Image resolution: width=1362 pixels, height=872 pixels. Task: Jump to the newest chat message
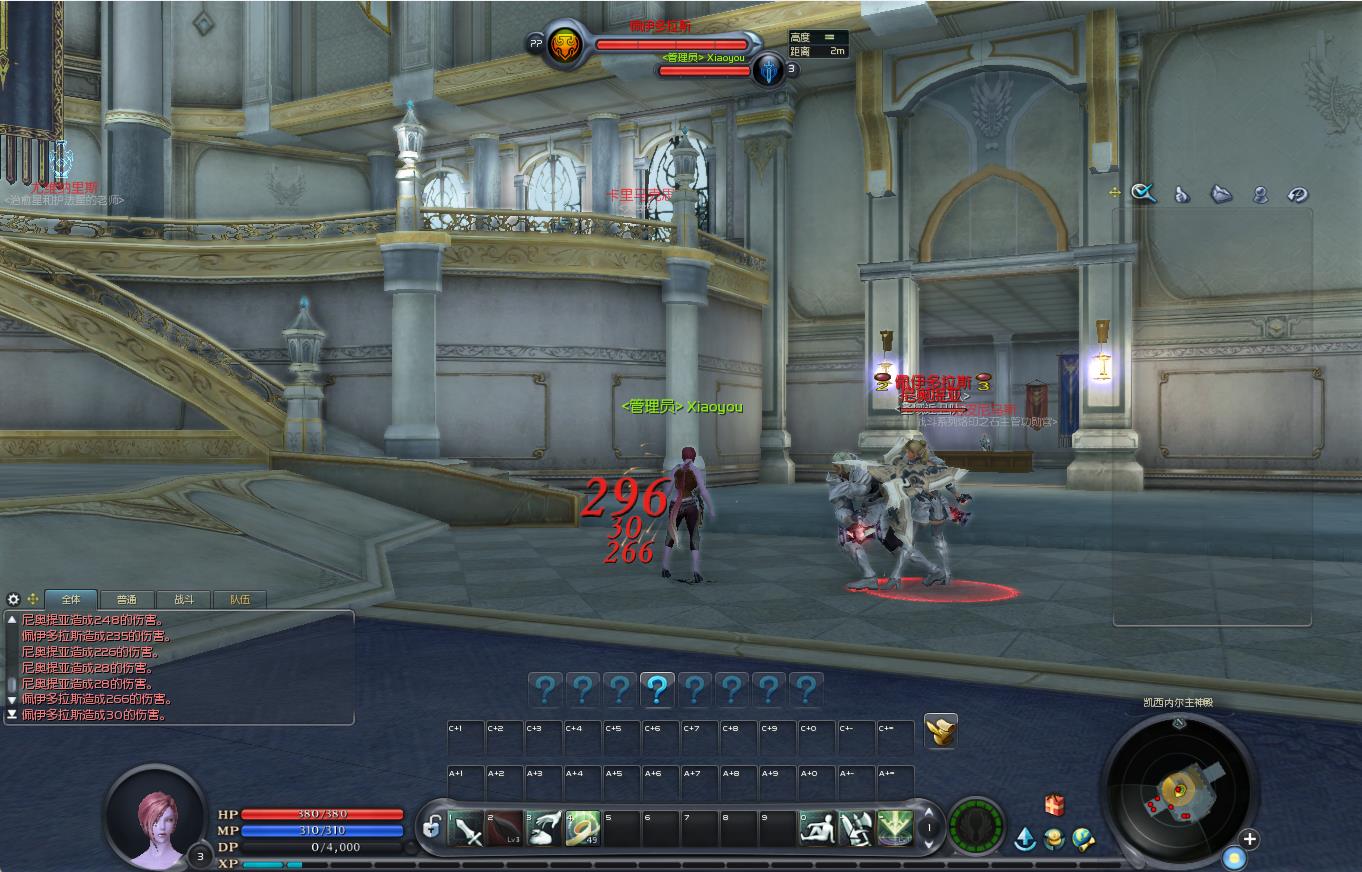pos(12,715)
